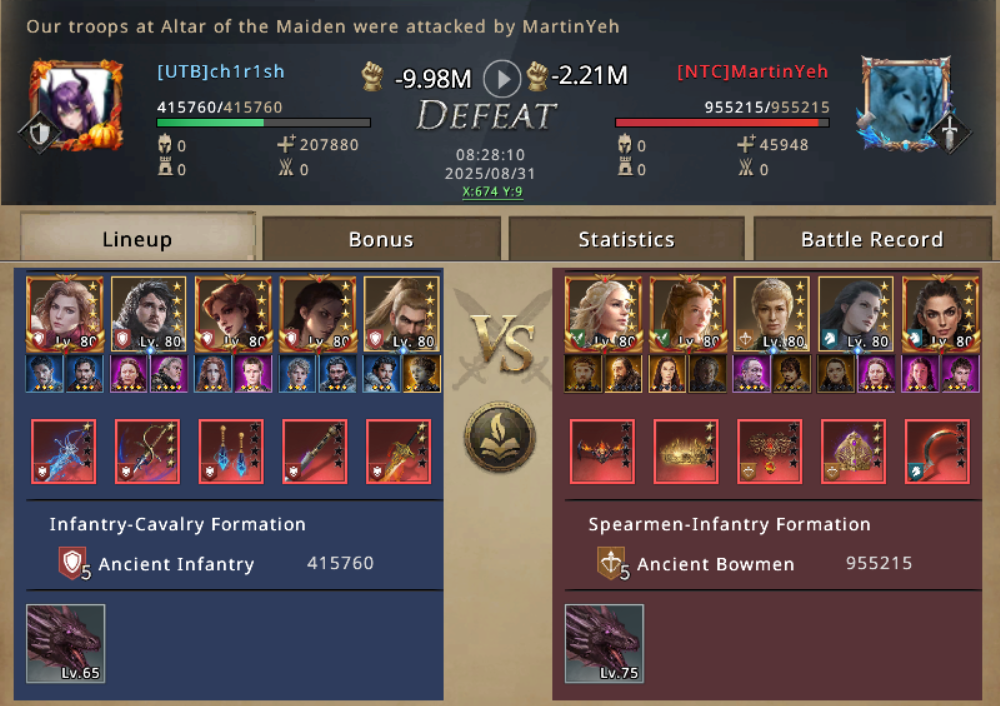
Task: Select the Lineup tab
Action: click(137, 239)
